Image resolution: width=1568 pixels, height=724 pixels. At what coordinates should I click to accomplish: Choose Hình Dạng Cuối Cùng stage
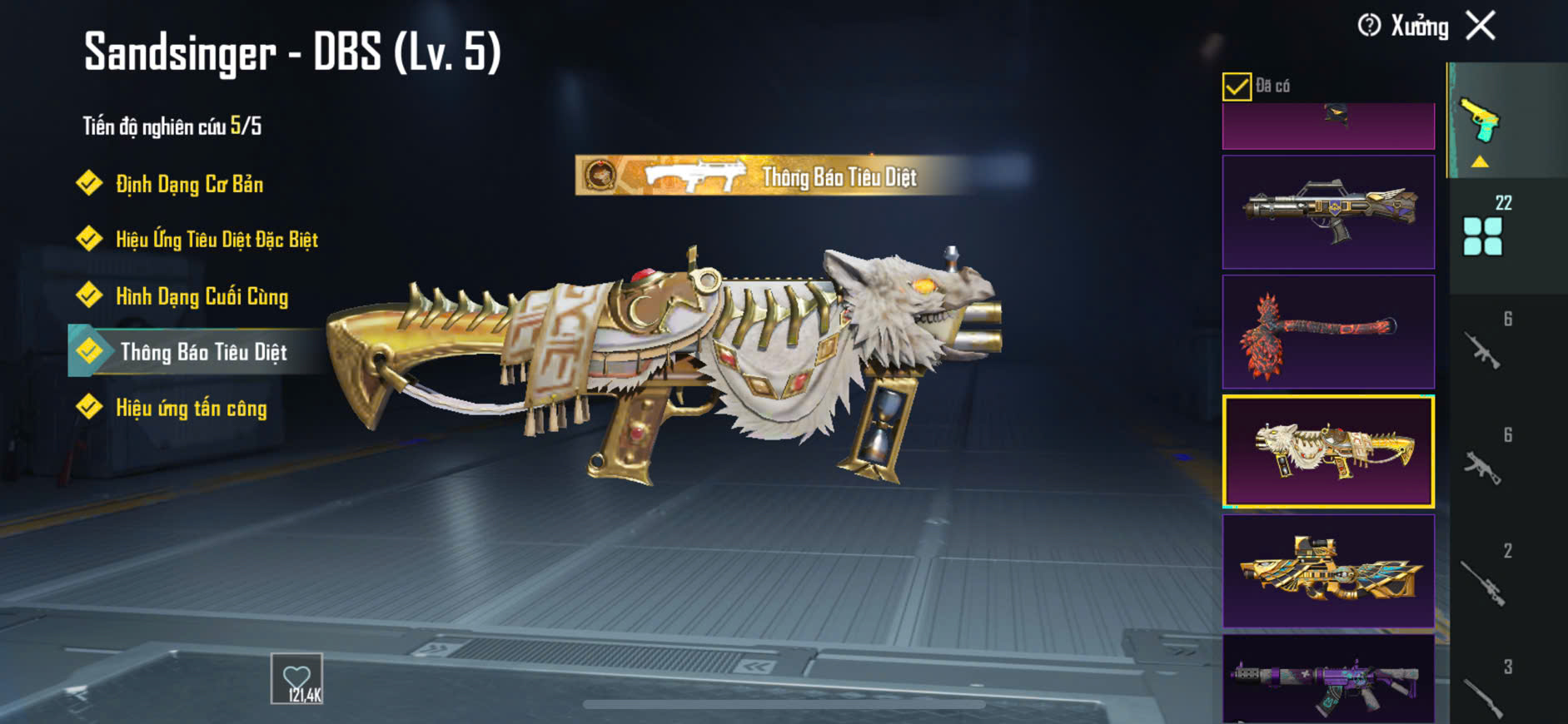click(x=201, y=296)
